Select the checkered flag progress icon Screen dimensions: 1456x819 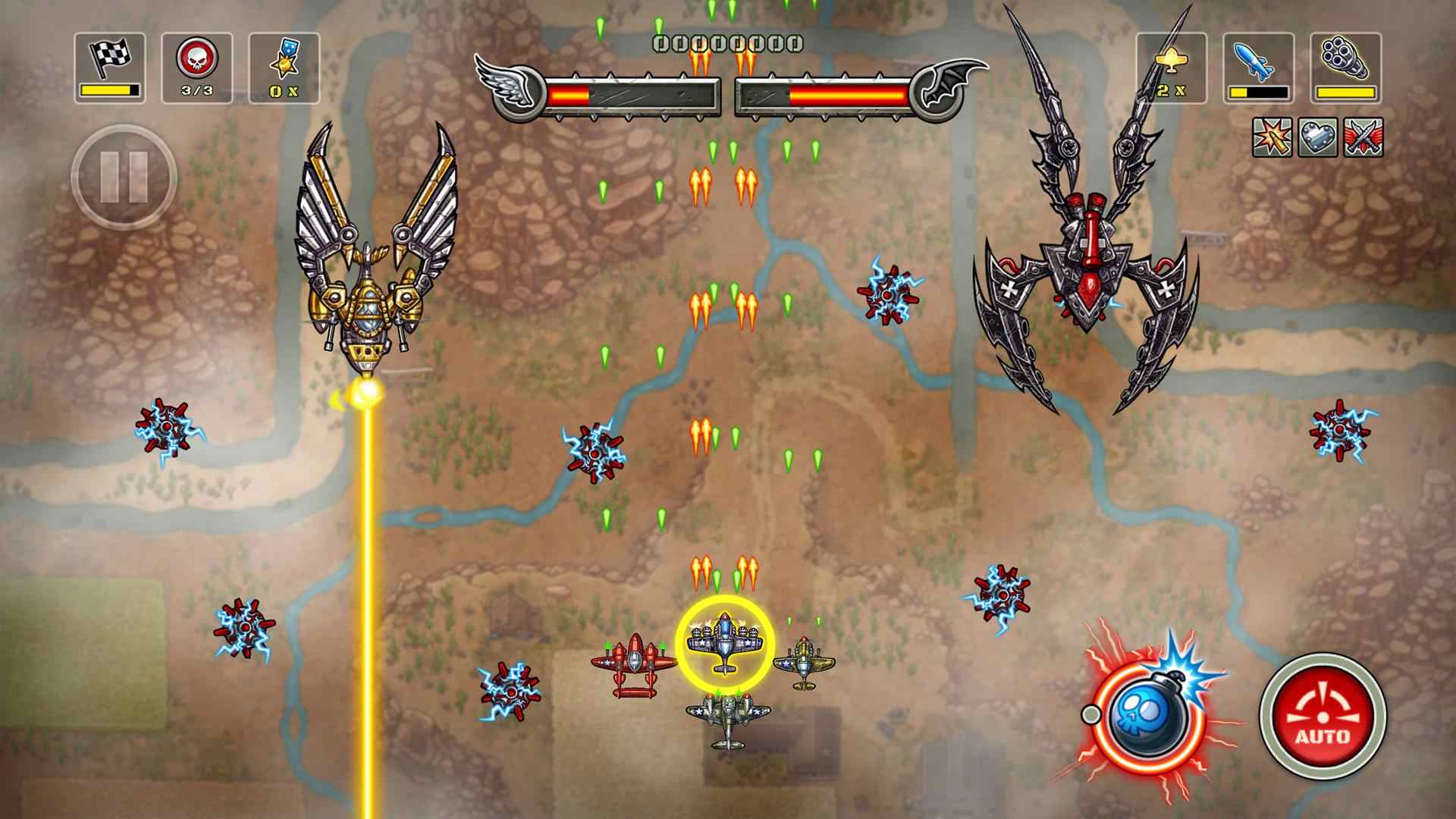pos(110,67)
